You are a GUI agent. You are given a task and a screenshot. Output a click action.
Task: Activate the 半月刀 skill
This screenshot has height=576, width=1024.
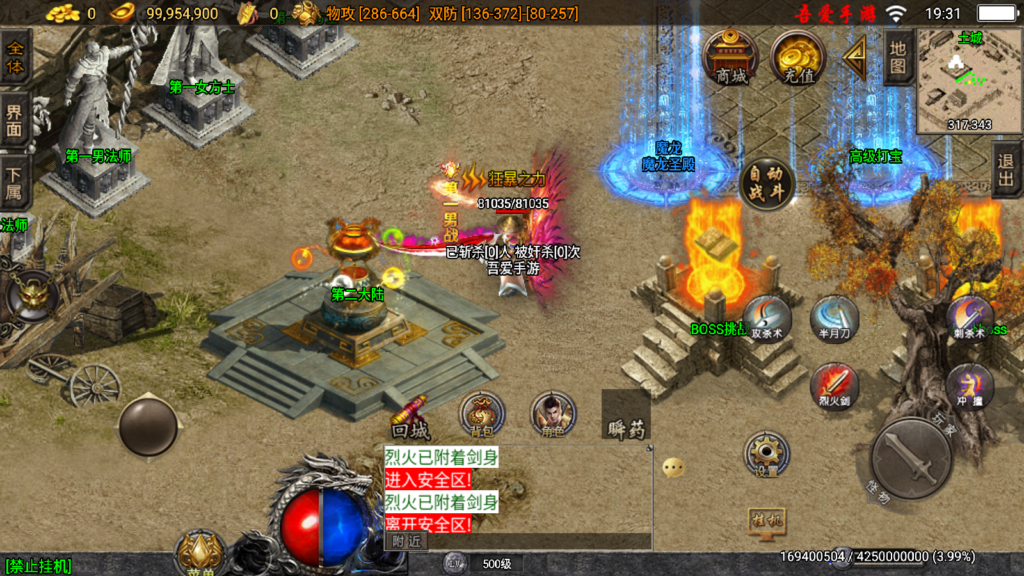point(834,318)
